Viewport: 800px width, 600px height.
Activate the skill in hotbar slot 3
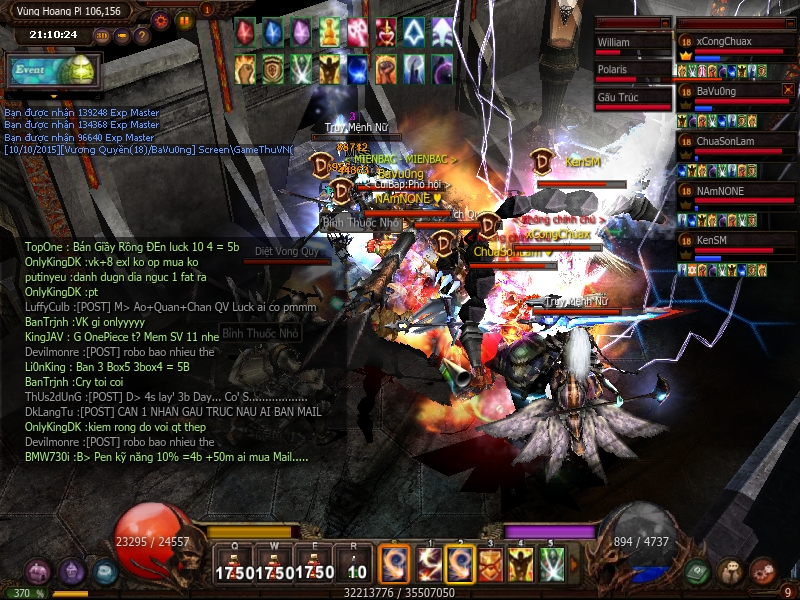point(490,564)
